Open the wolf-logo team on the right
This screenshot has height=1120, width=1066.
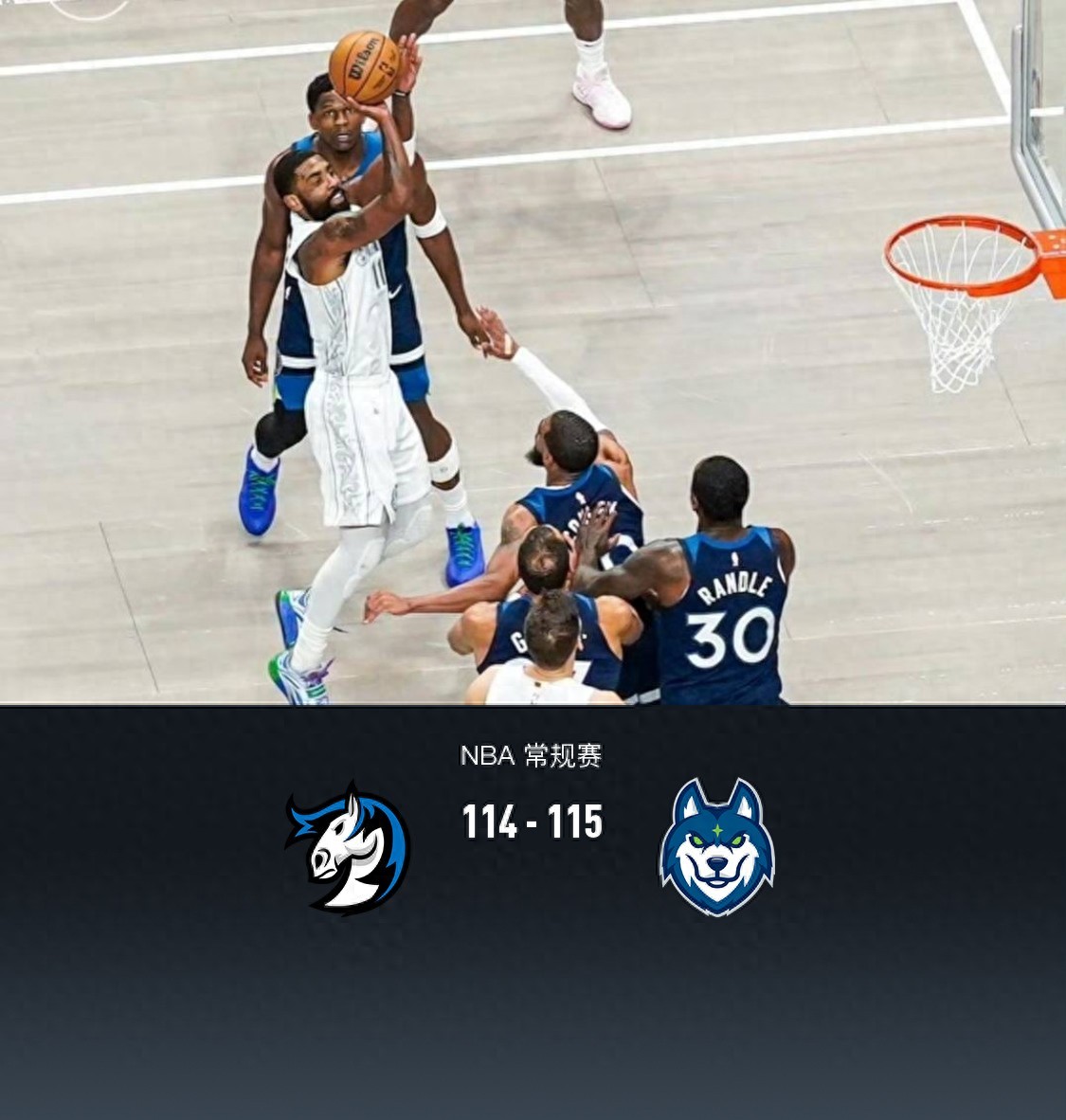point(716,847)
